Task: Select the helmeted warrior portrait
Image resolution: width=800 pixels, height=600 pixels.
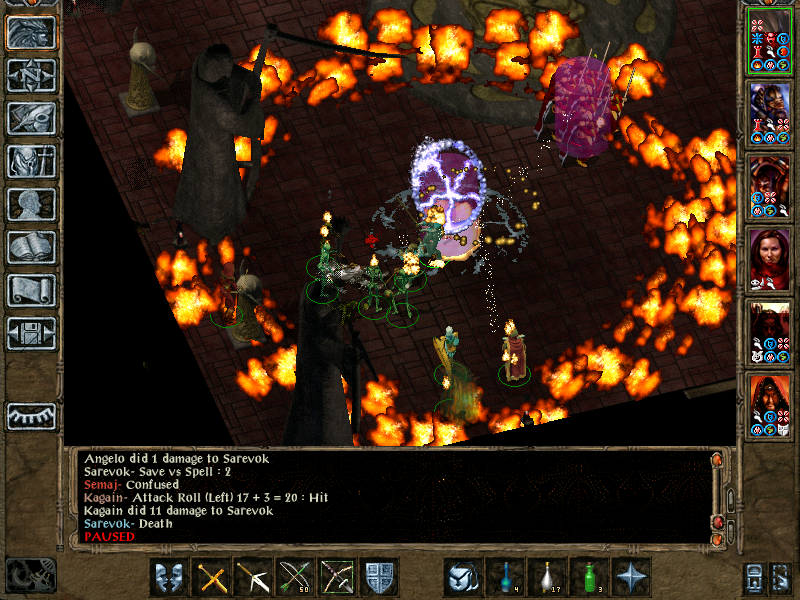Action: point(770,113)
